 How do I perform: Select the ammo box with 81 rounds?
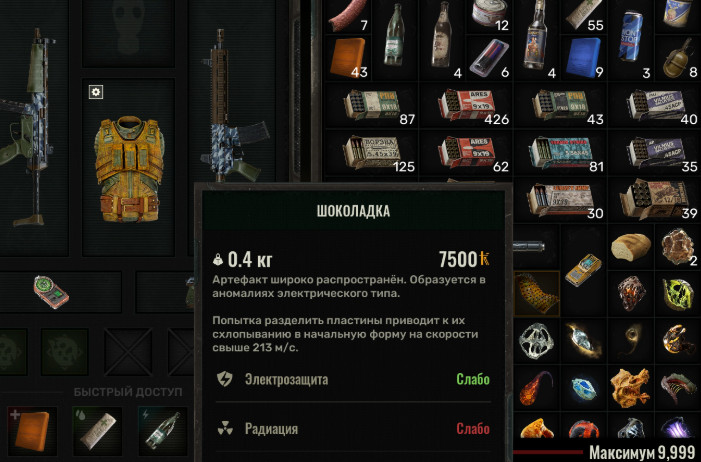pos(566,151)
